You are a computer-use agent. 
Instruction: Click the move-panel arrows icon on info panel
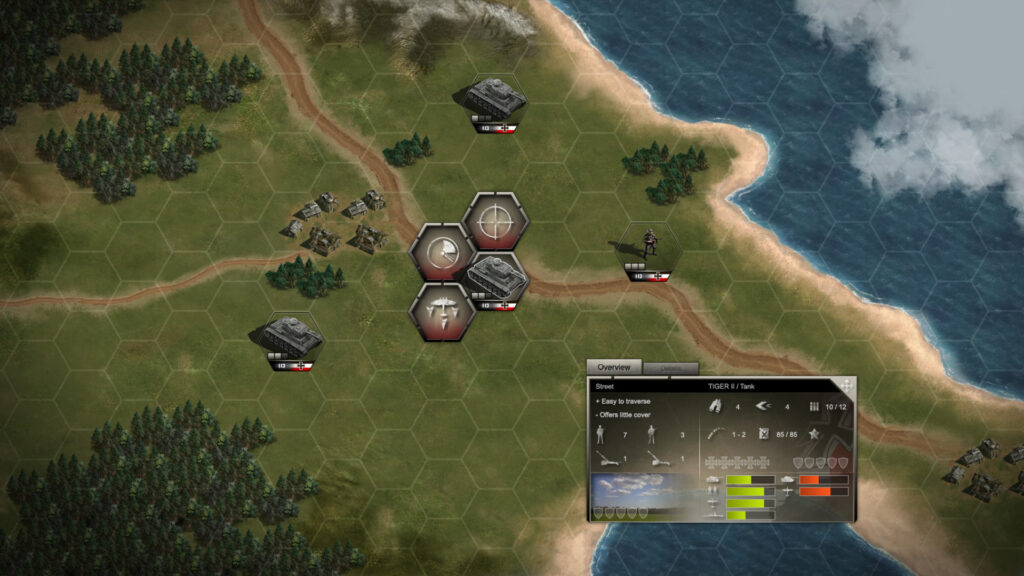click(846, 385)
